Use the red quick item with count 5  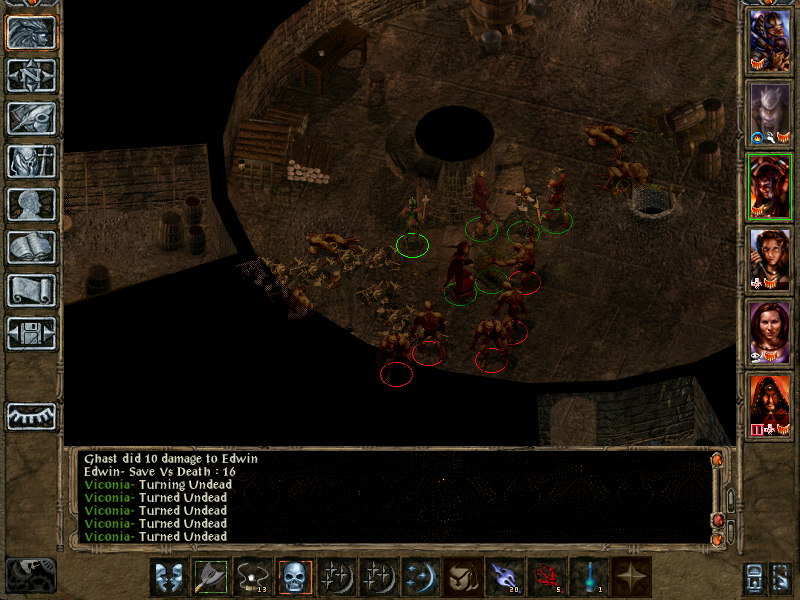tap(547, 577)
